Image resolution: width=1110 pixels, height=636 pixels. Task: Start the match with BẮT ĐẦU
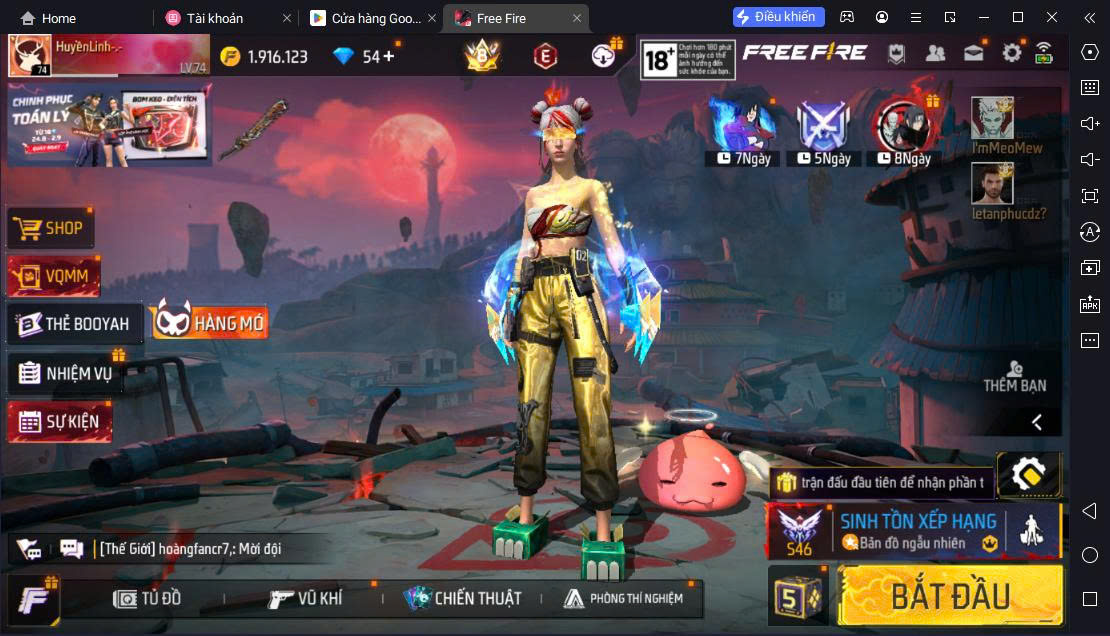pyautogui.click(x=950, y=596)
